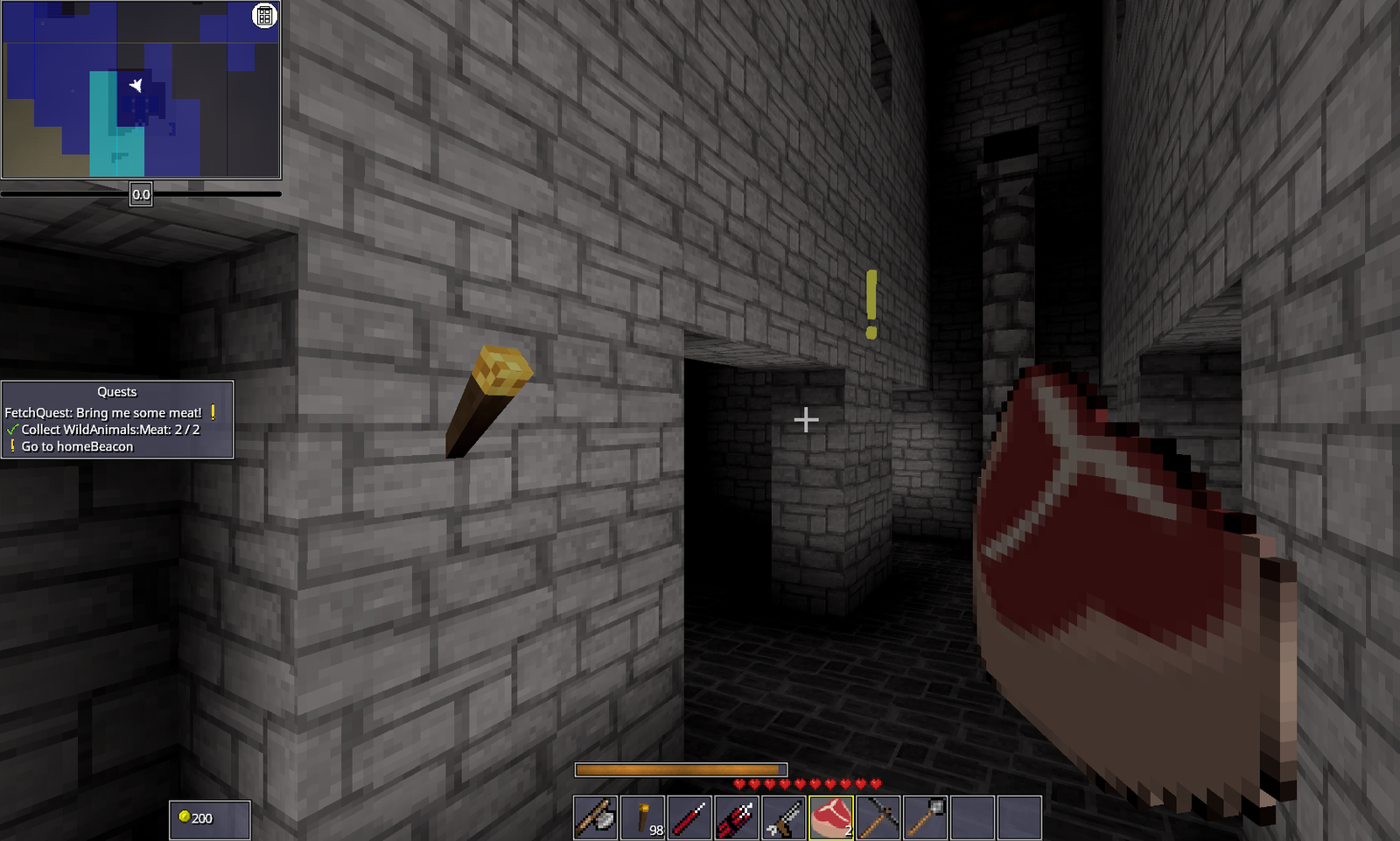This screenshot has width=1400, height=841.
Task: Choose the single red dynamite stick slot
Action: tap(690, 818)
